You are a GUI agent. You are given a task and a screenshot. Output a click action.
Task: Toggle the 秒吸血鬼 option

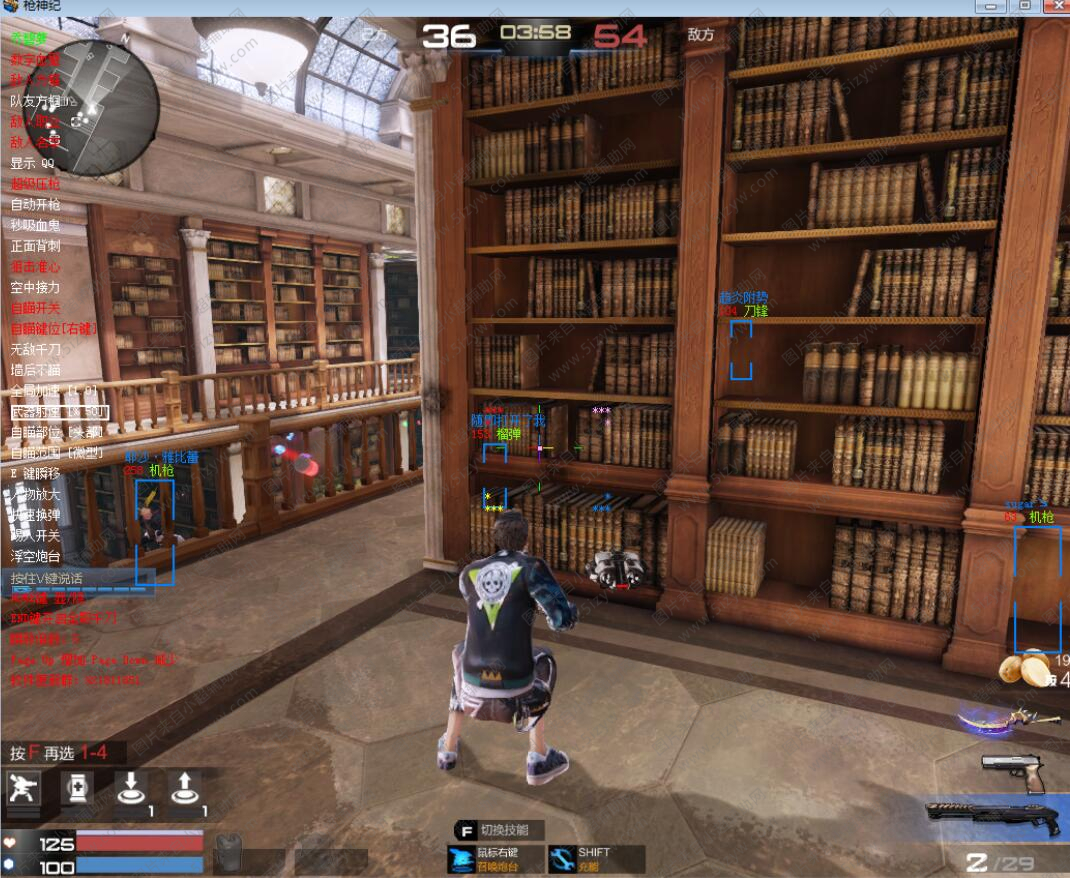tap(35, 225)
